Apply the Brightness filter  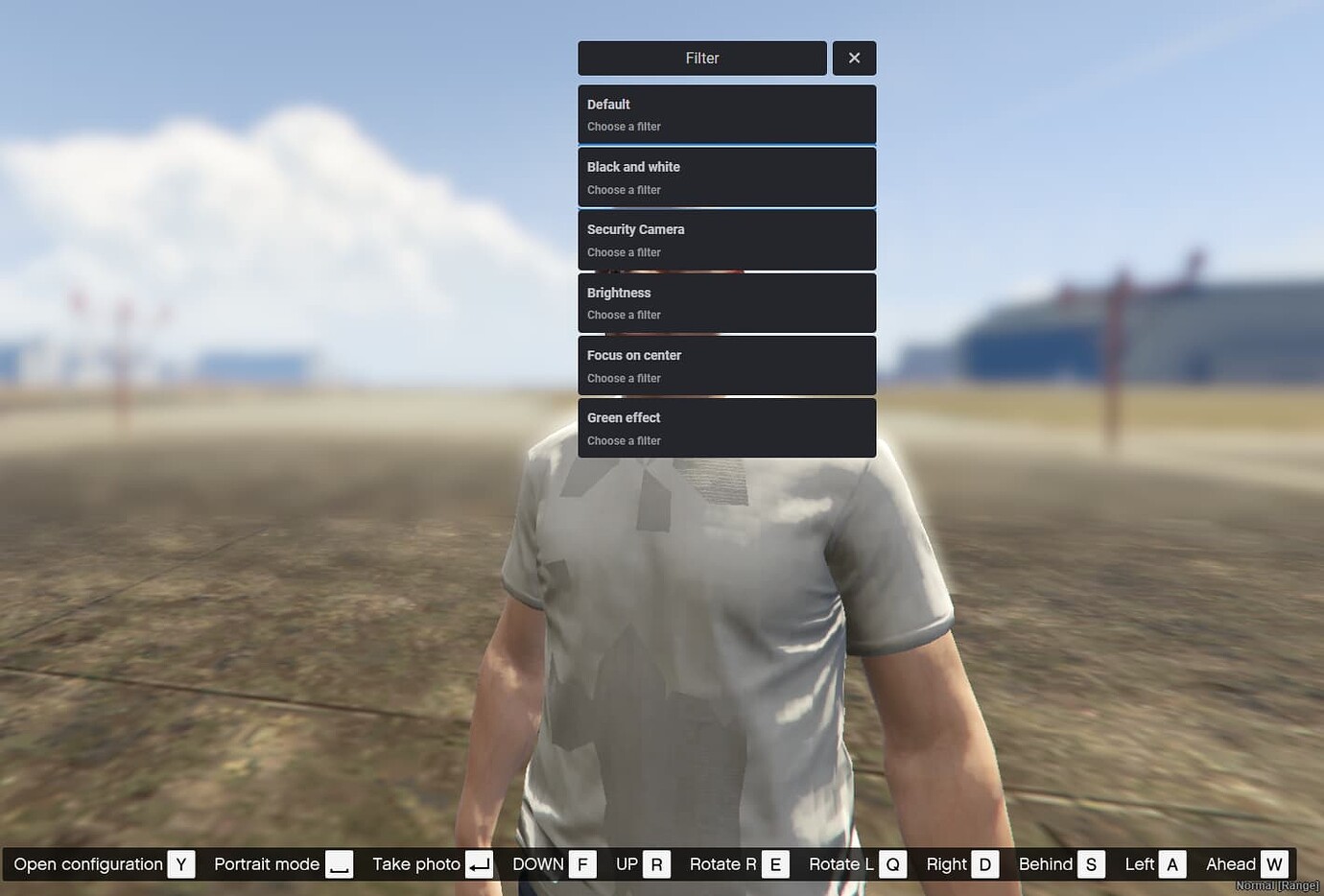(726, 302)
